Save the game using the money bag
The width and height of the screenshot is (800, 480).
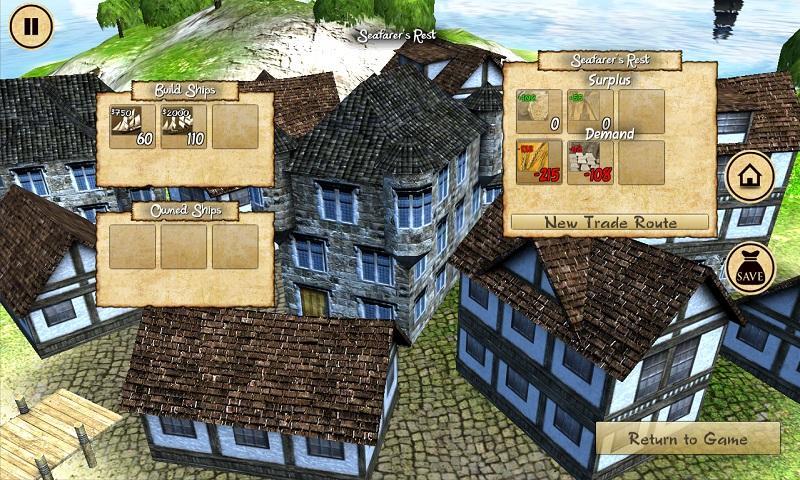[750, 268]
